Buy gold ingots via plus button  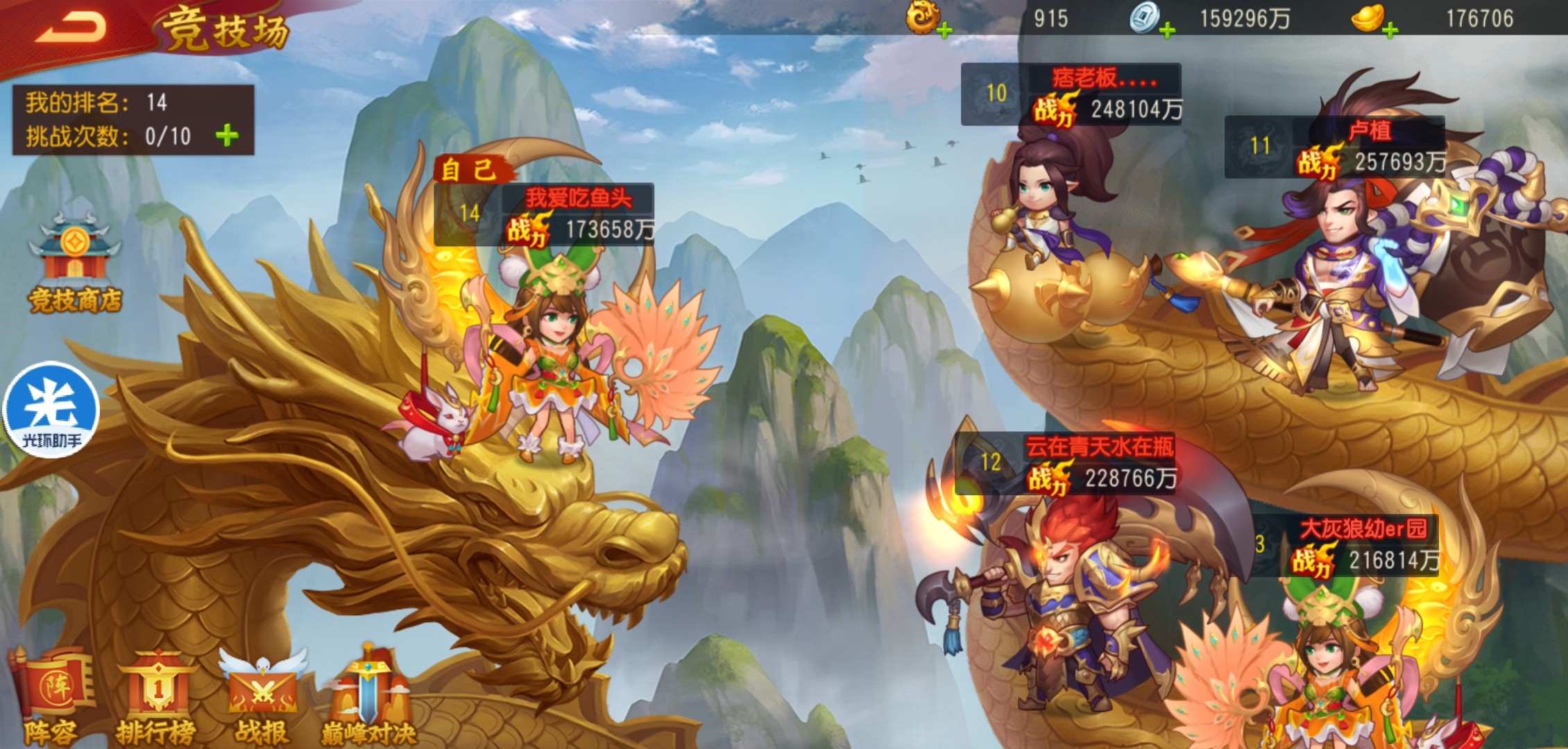pos(1390,31)
